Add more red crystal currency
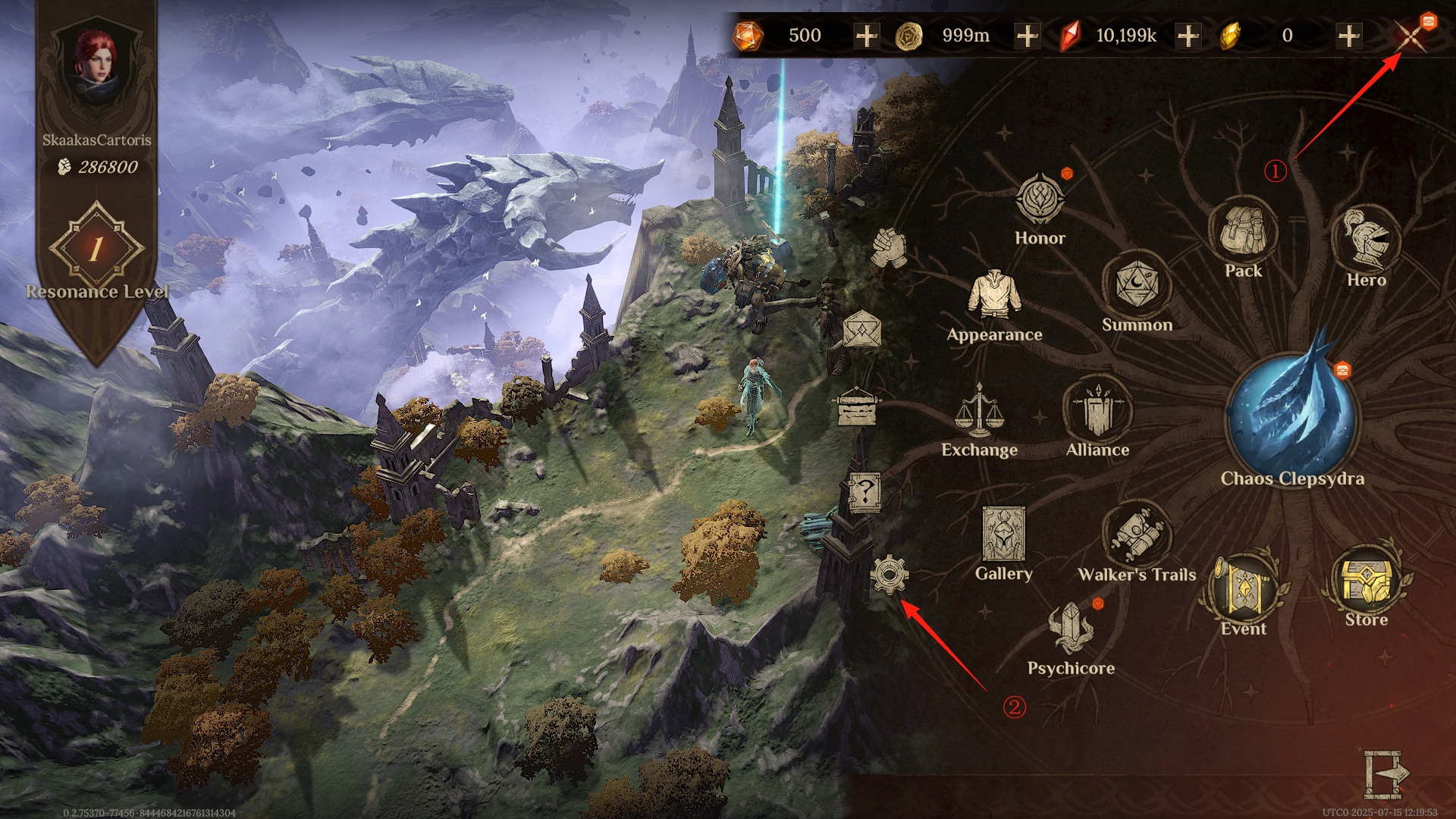1456x819 pixels. point(1188,36)
